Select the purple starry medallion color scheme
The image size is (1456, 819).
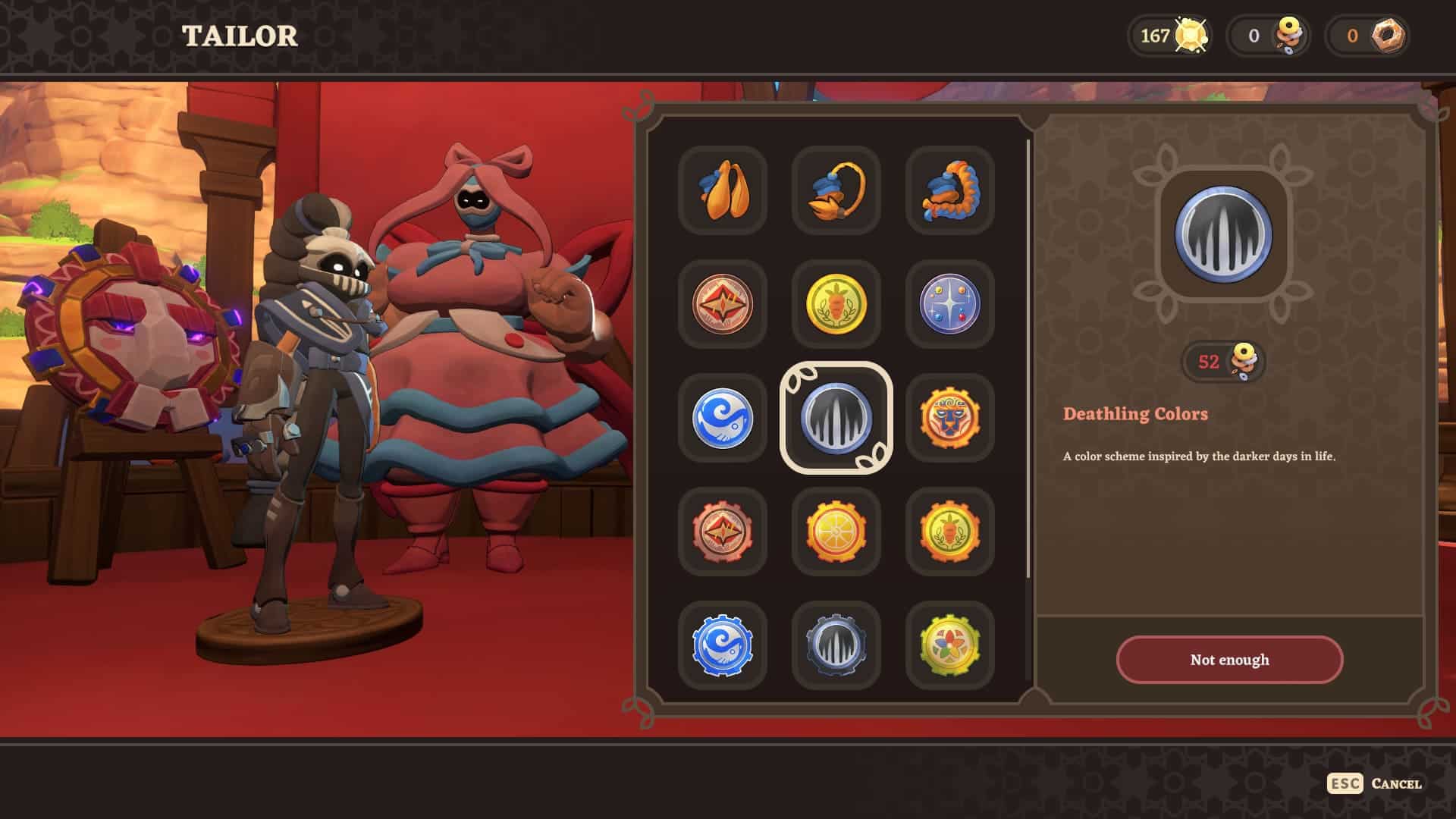[950, 305]
